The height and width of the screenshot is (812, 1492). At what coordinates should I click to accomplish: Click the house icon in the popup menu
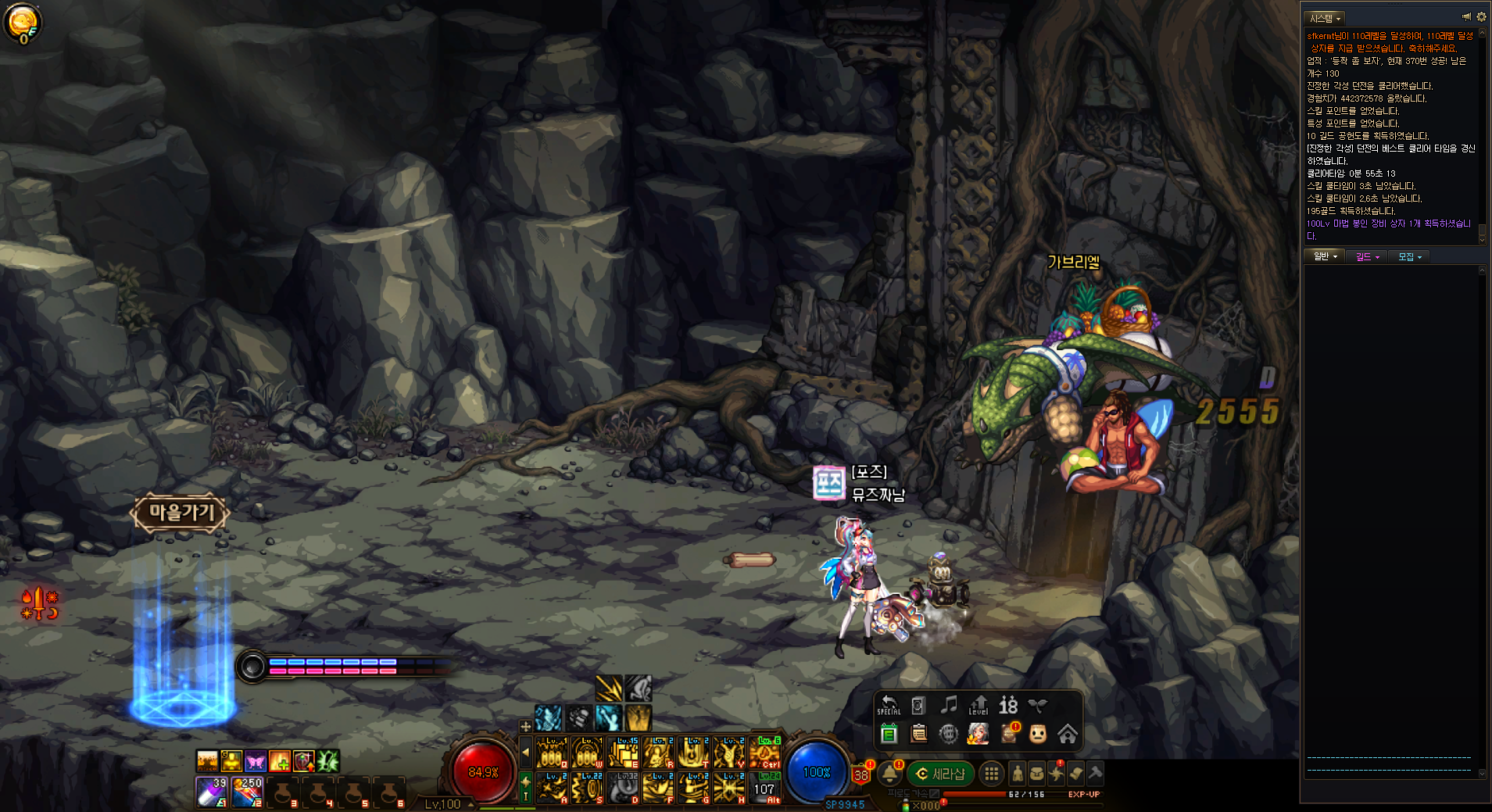coord(1068,734)
